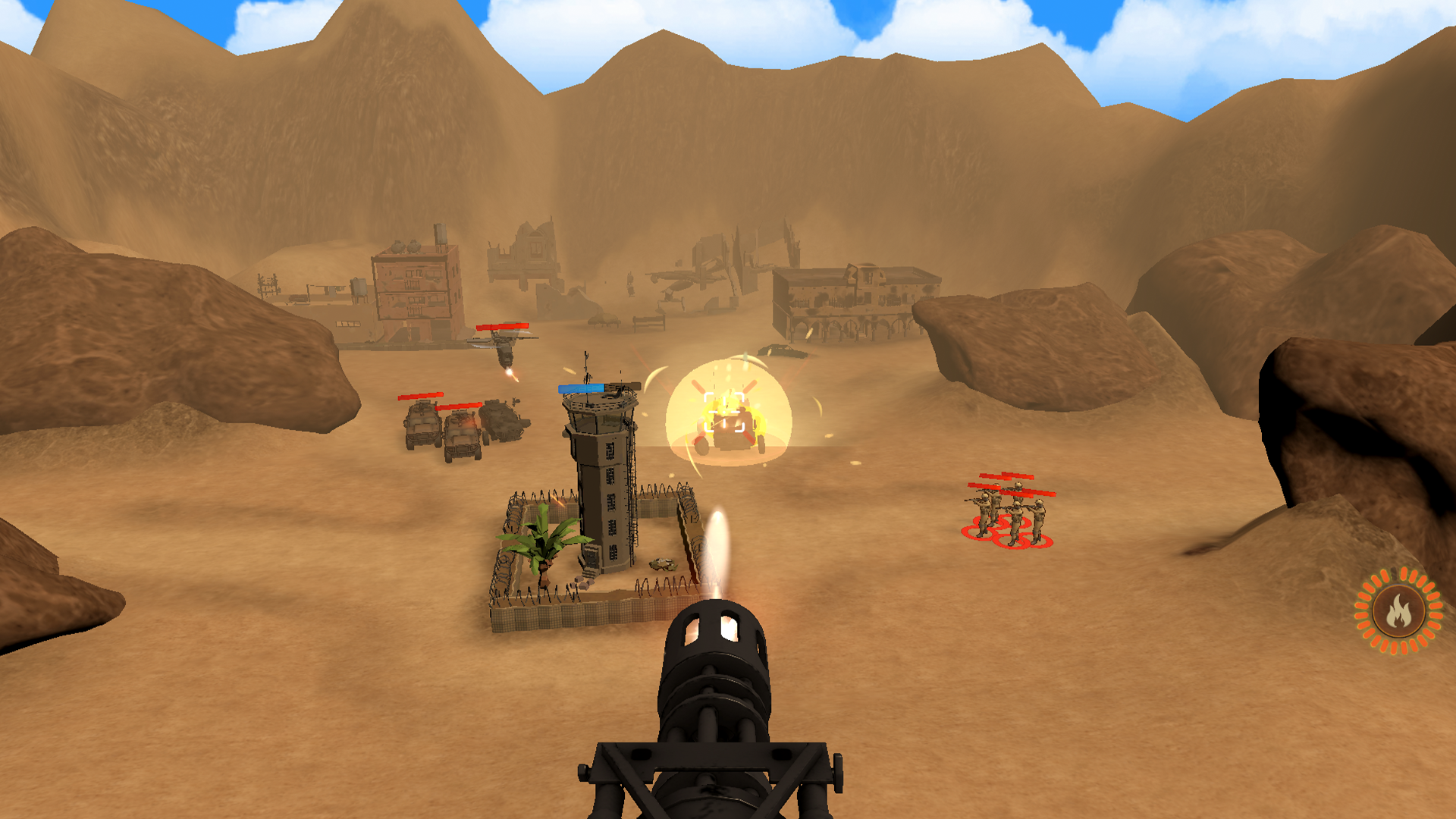Select the watchtower with the ladder
The image size is (1456, 819).
(603, 485)
